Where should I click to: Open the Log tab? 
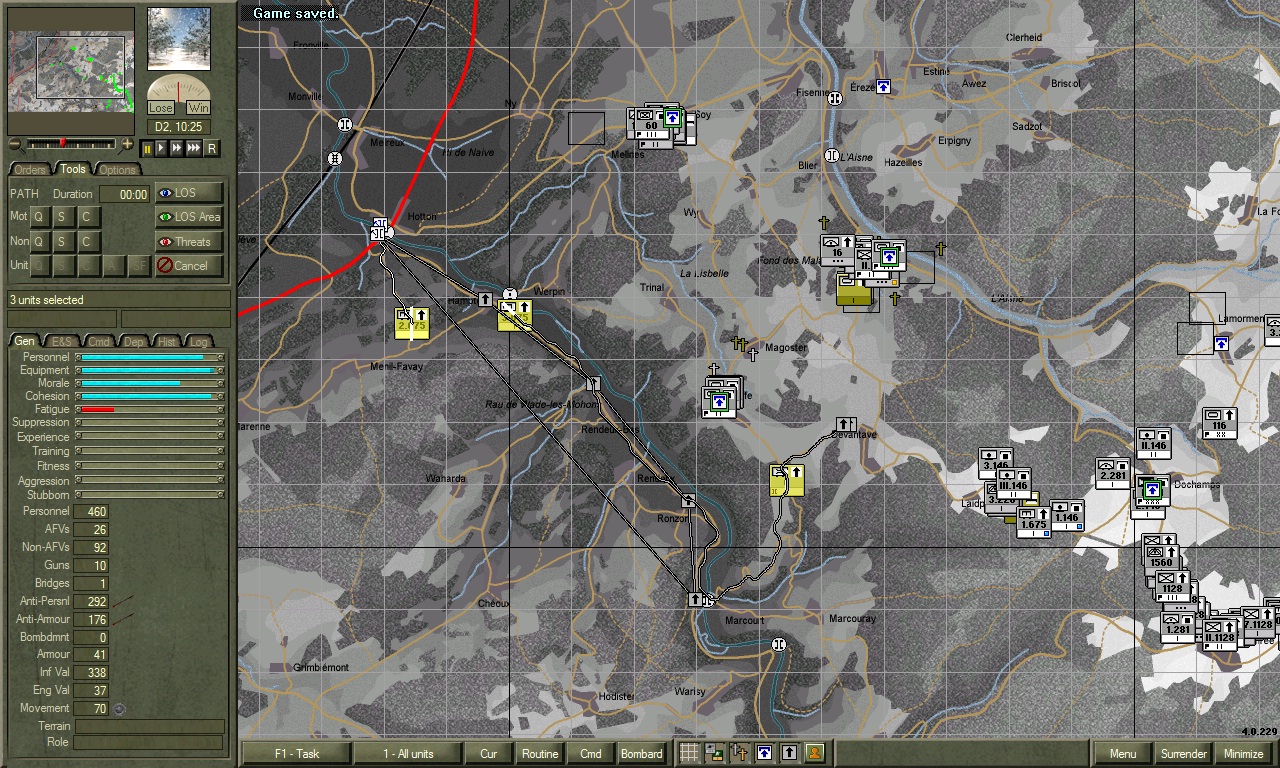205,341
